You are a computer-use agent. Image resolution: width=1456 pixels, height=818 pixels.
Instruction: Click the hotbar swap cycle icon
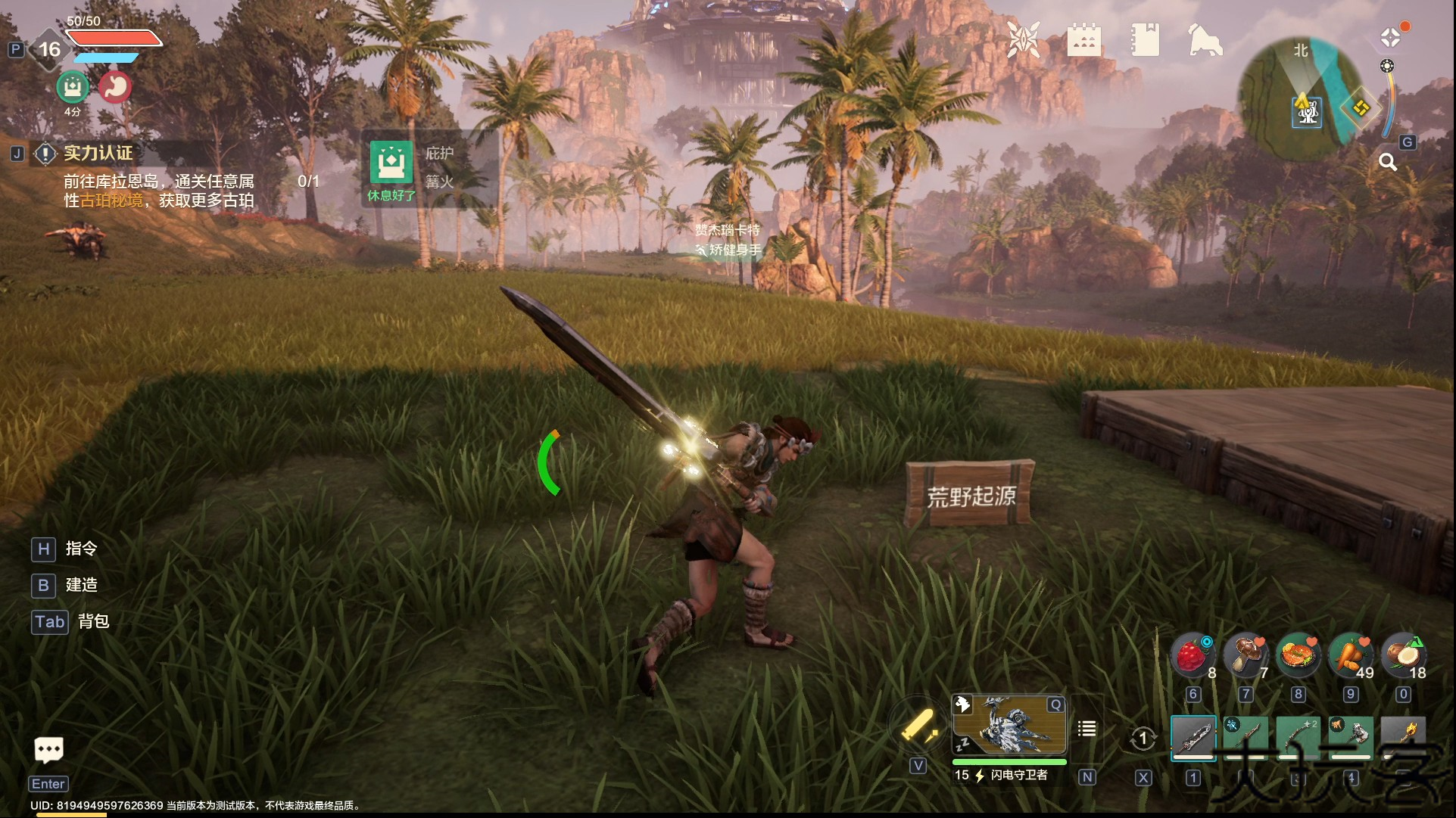point(1143,738)
